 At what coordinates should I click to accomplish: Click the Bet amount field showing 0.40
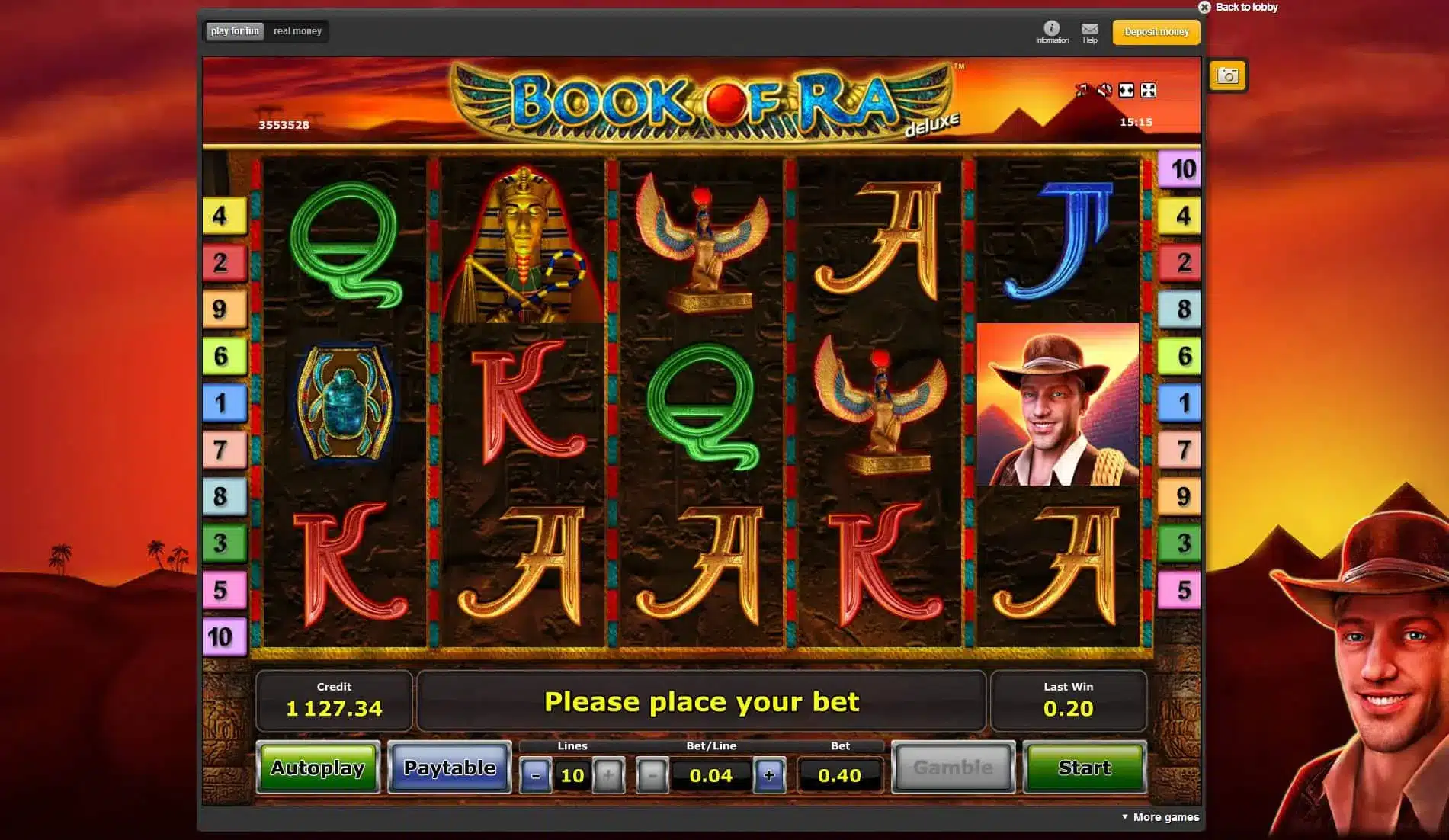click(838, 775)
